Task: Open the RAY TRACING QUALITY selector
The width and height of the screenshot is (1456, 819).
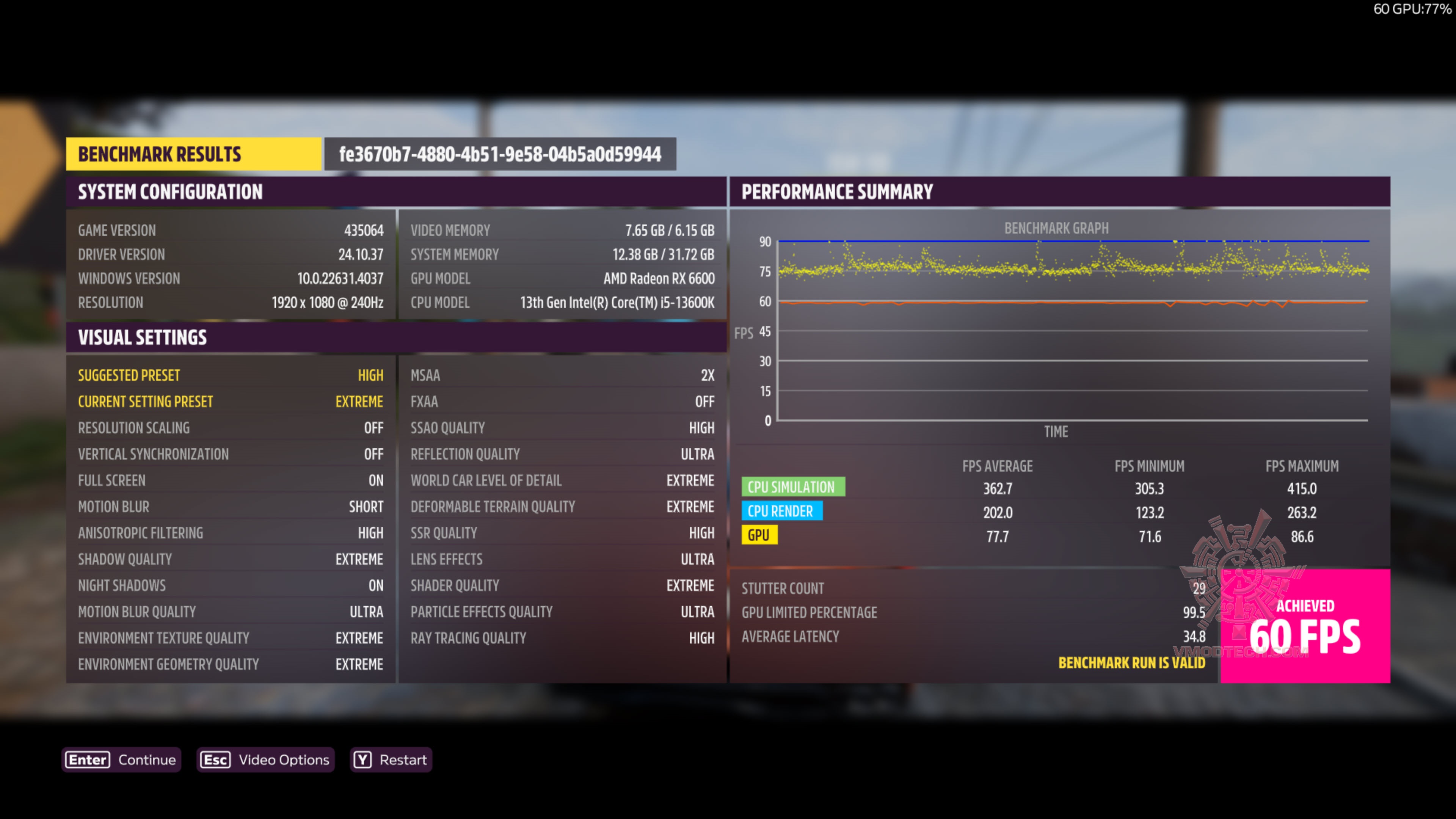Action: tap(562, 637)
